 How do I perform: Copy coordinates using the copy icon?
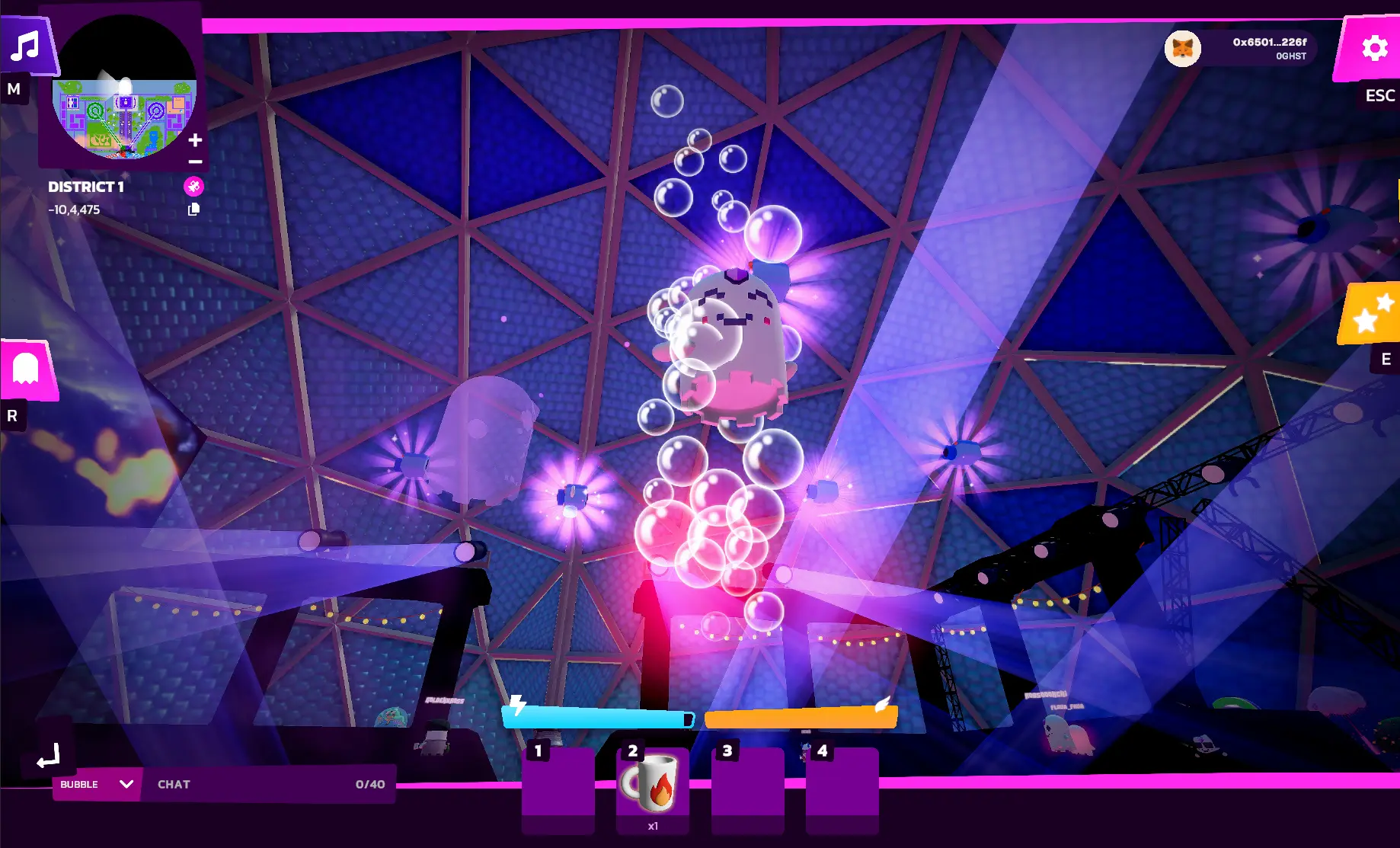click(x=195, y=209)
